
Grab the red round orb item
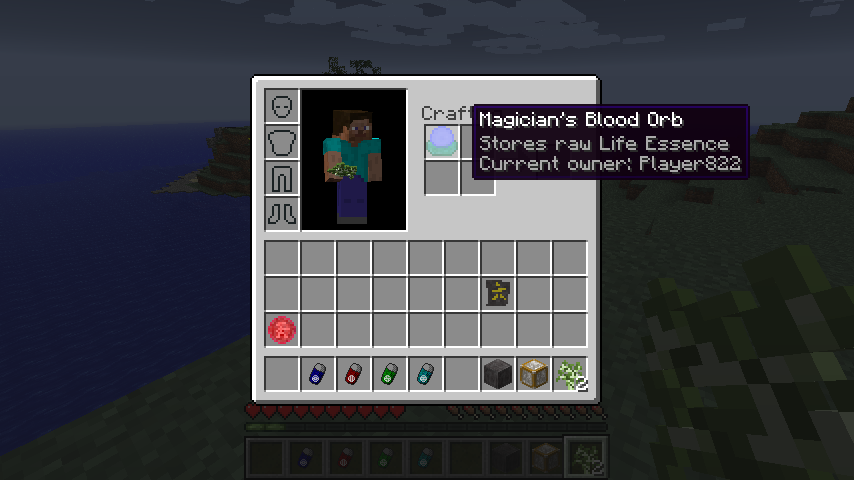[x=282, y=329]
